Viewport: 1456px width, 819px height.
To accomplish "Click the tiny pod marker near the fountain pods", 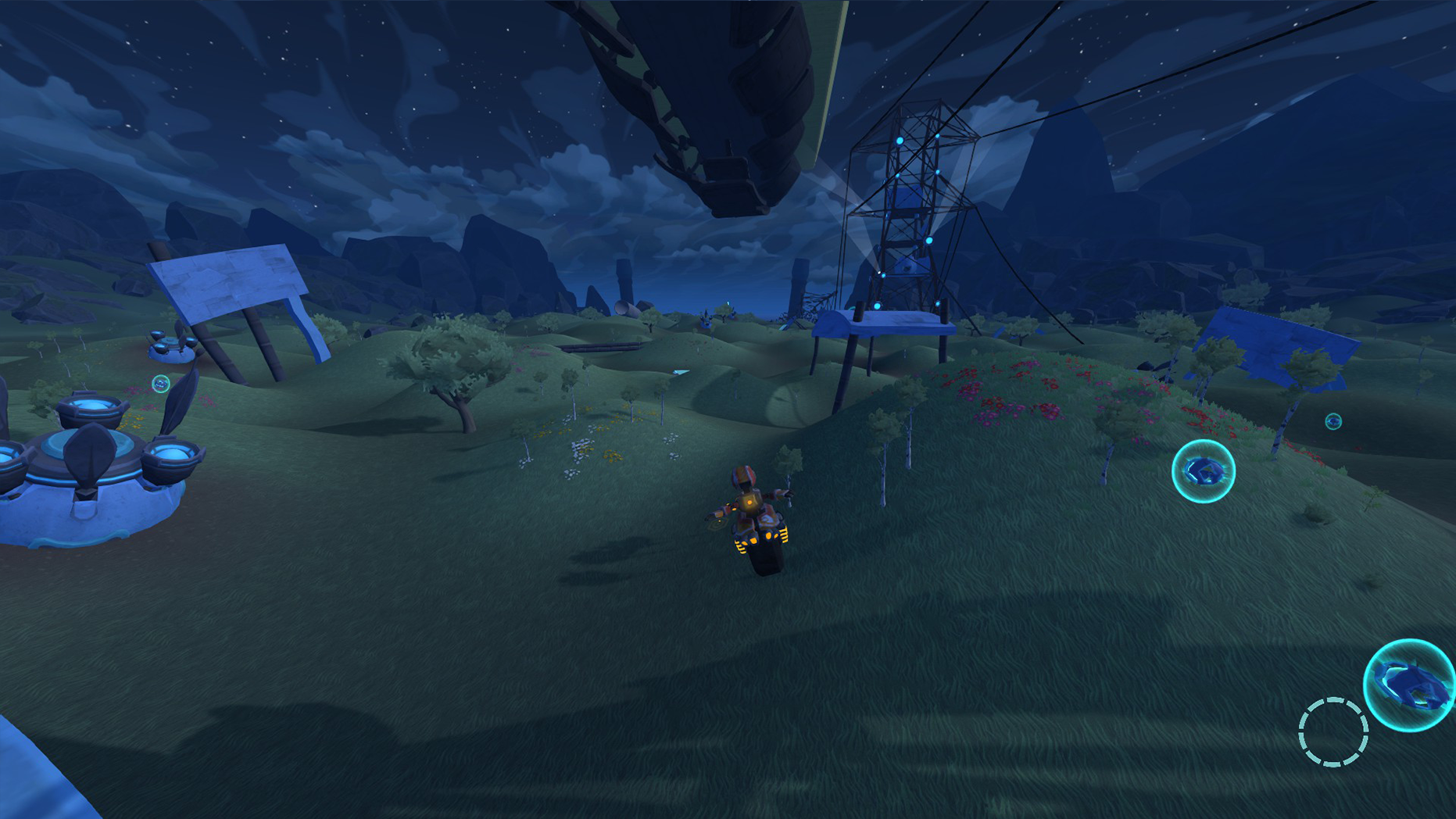I will click(161, 383).
